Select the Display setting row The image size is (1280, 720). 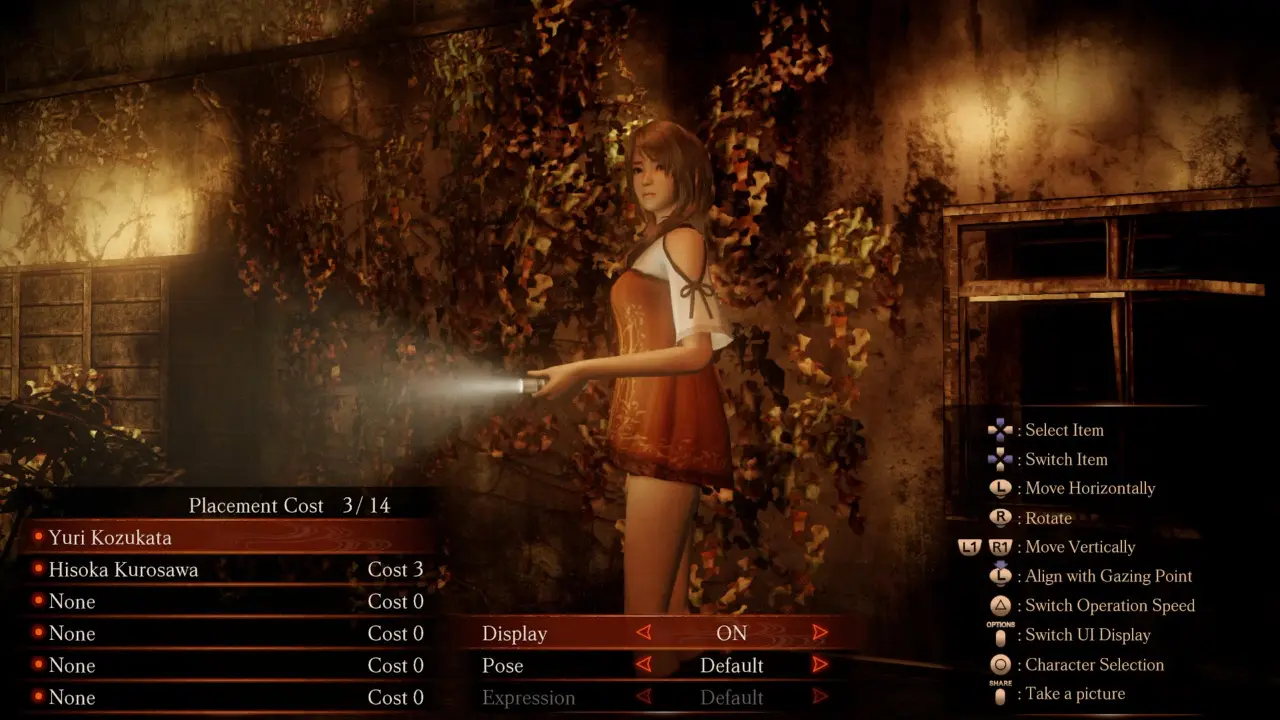pos(515,633)
